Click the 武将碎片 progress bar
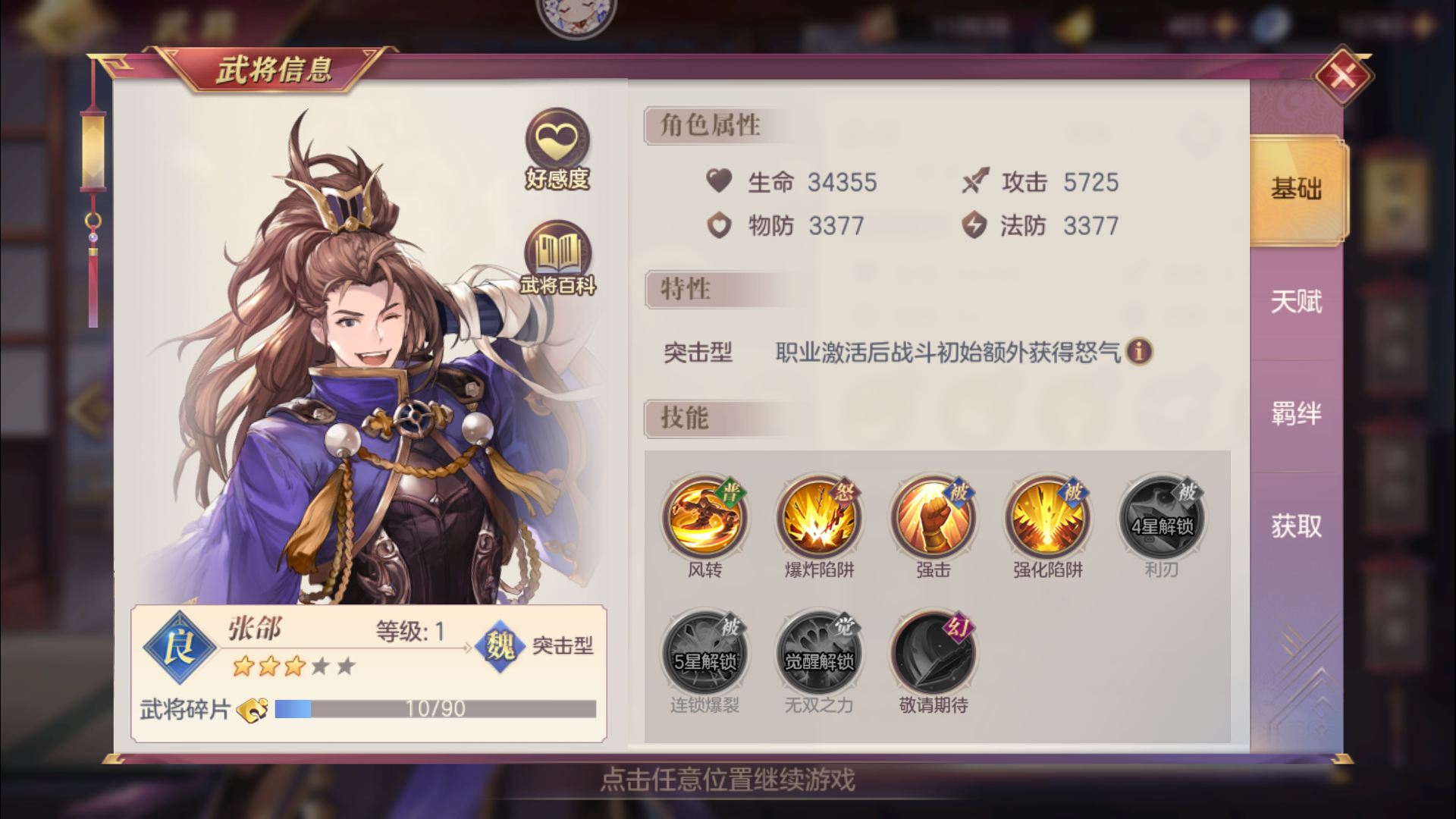This screenshot has height=819, width=1456. coord(436,709)
